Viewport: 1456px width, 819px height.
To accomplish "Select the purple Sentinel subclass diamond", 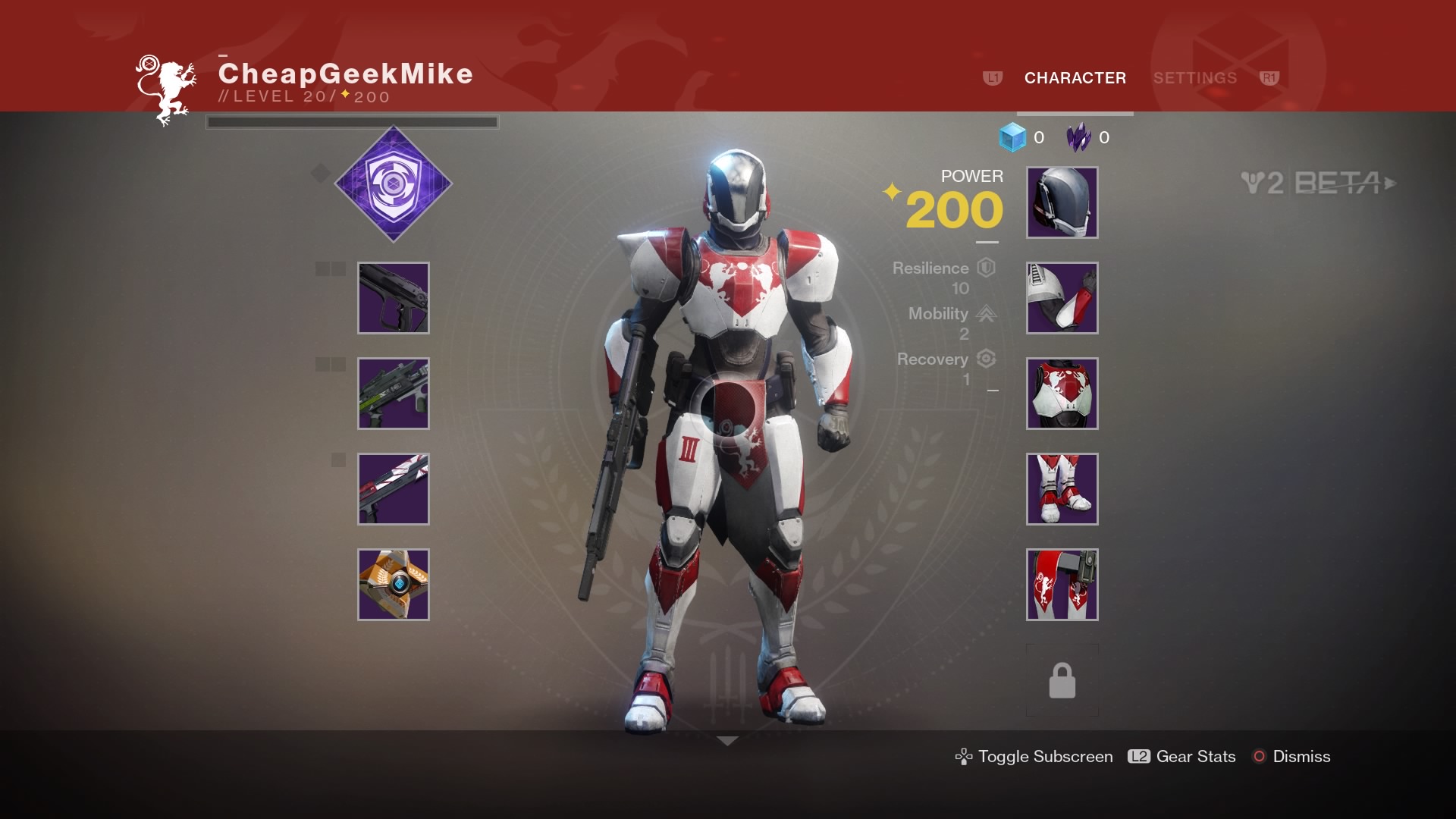I will point(394,184).
